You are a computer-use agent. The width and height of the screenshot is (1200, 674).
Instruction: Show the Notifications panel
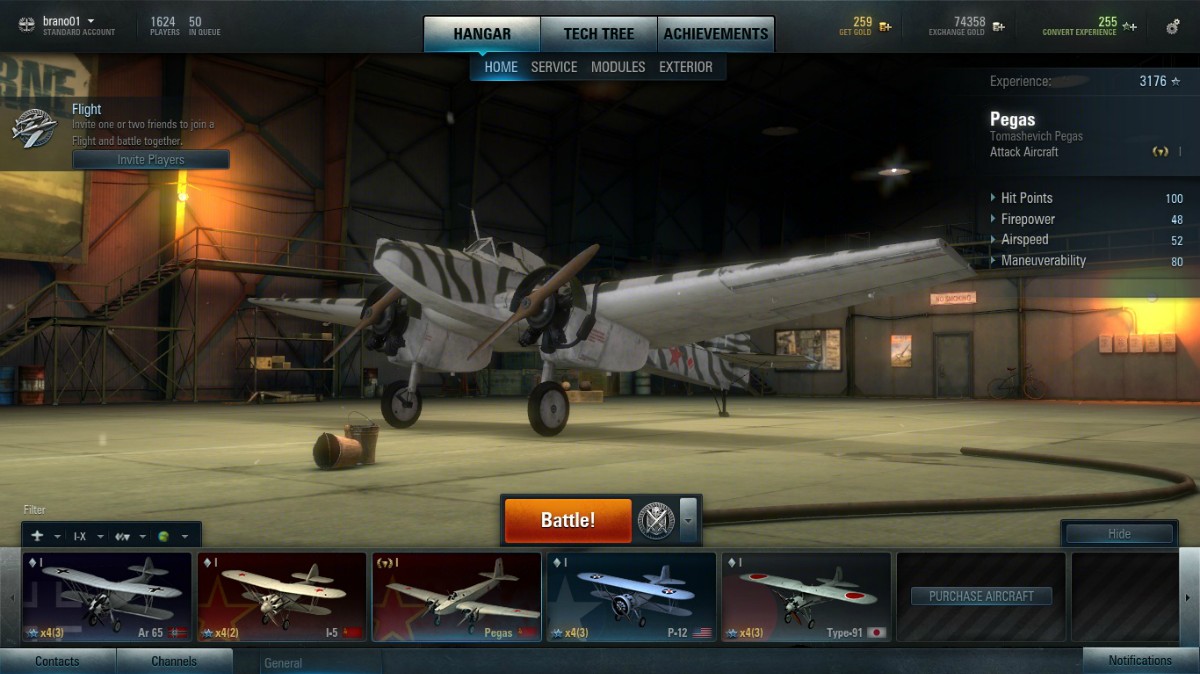tap(1140, 661)
